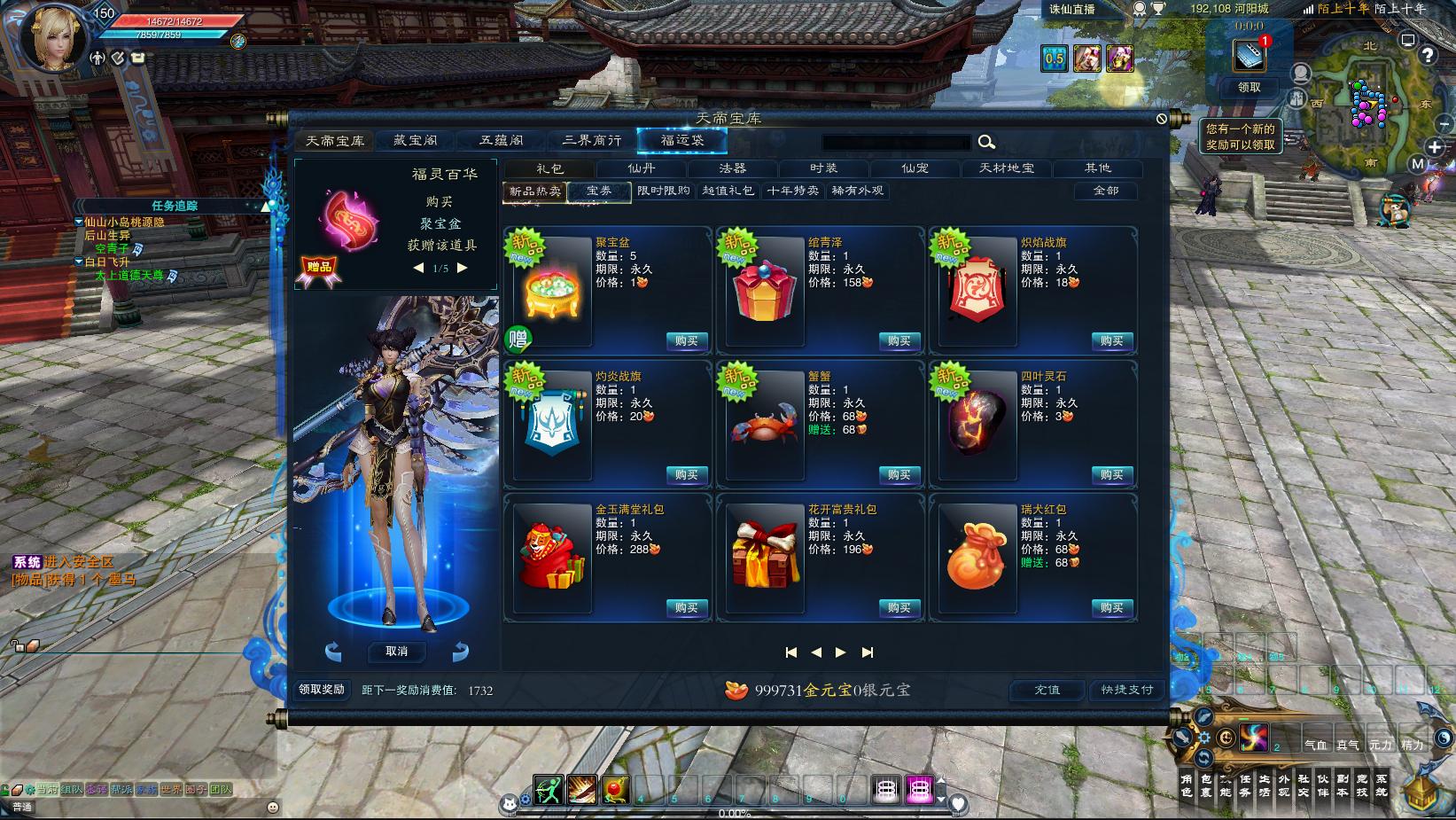Go to the next shop page
Screen dimensions: 1456x820
[x=841, y=652]
